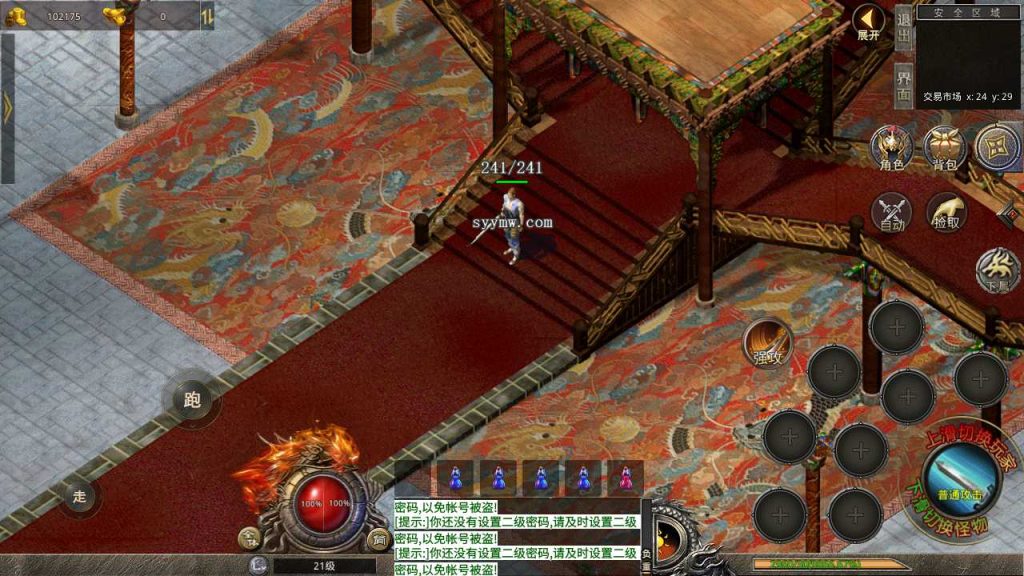
Task: Tap the 捡取 pickup button
Action: coord(946,212)
